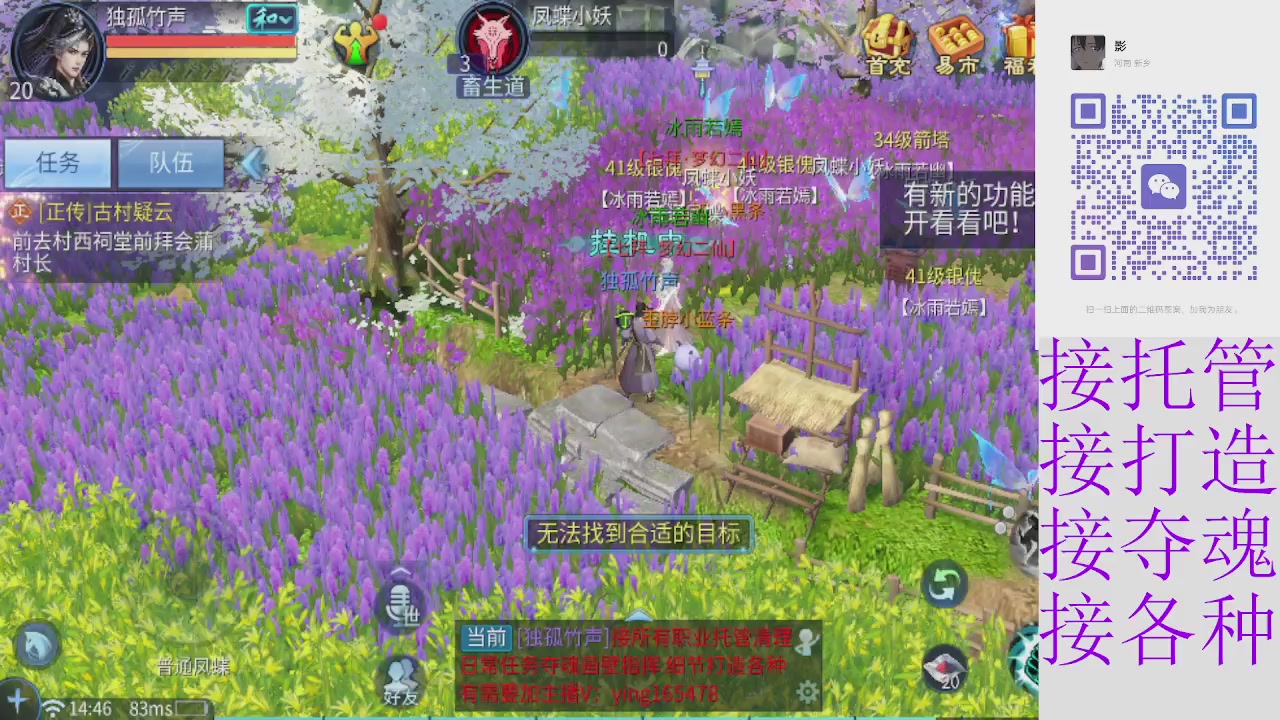Switch to the 任务 quest tab

pos(58,163)
